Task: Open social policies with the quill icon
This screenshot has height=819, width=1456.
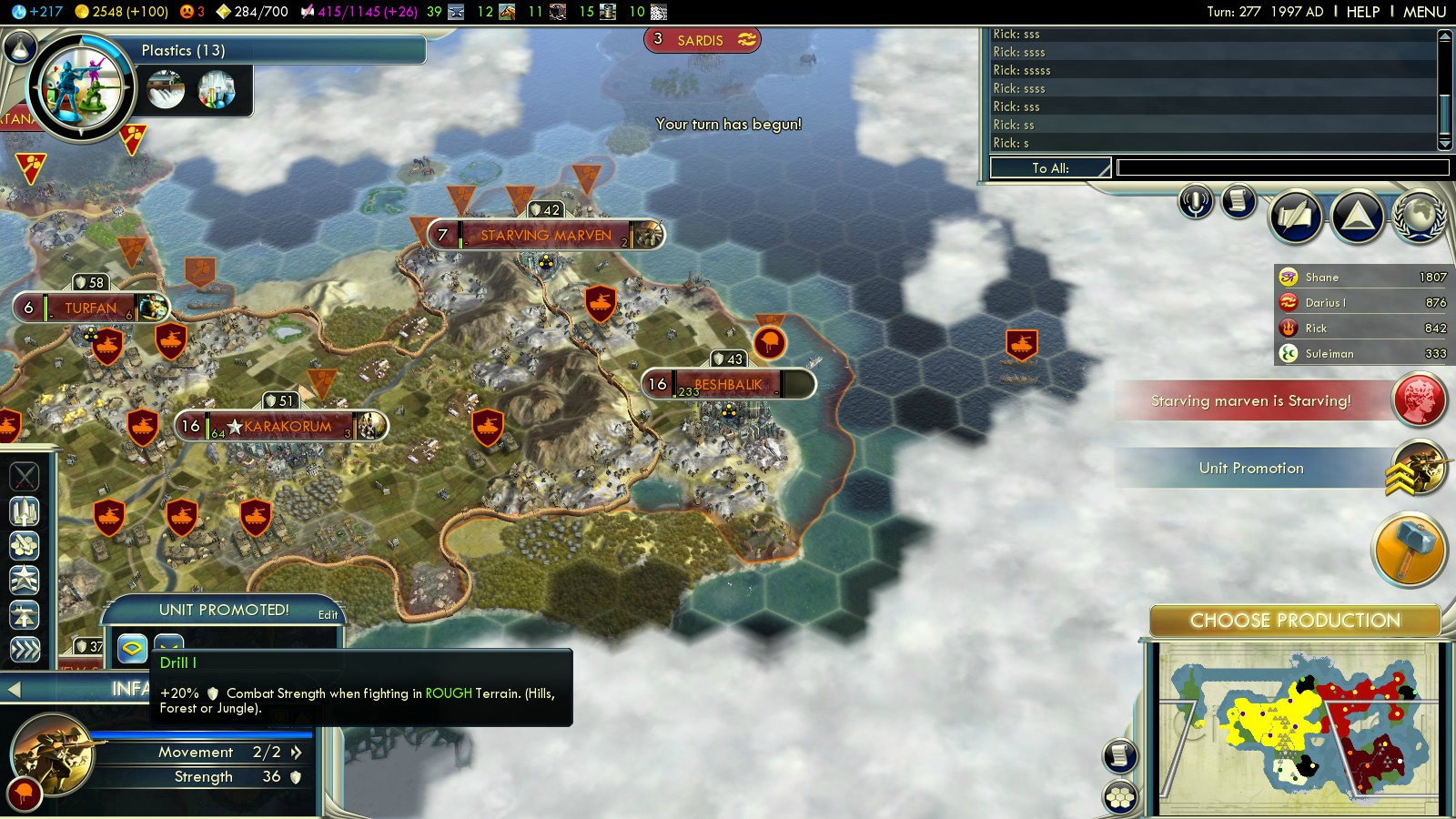Action: 1296,217
